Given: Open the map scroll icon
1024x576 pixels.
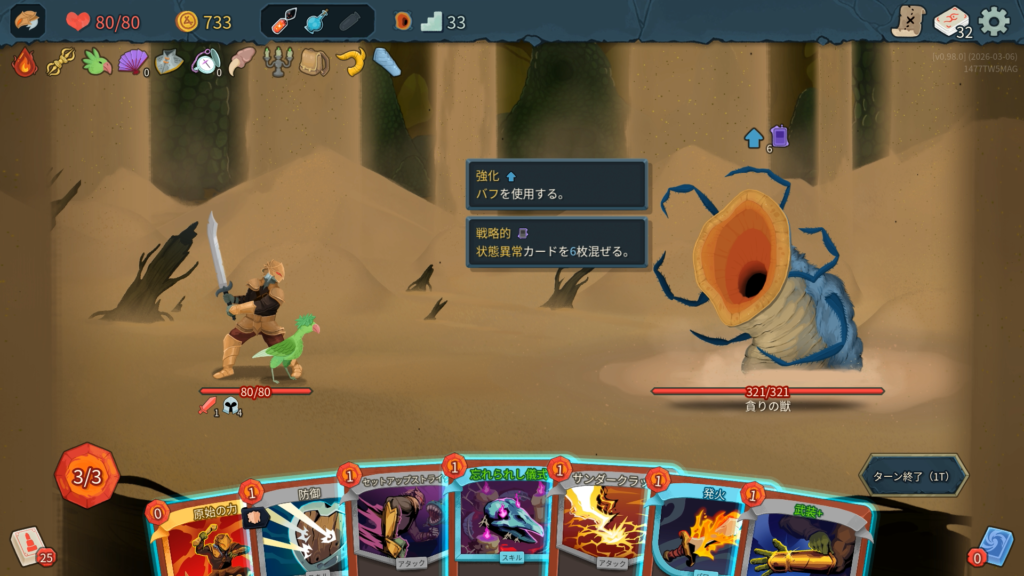Looking at the screenshot, I should pos(908,21).
